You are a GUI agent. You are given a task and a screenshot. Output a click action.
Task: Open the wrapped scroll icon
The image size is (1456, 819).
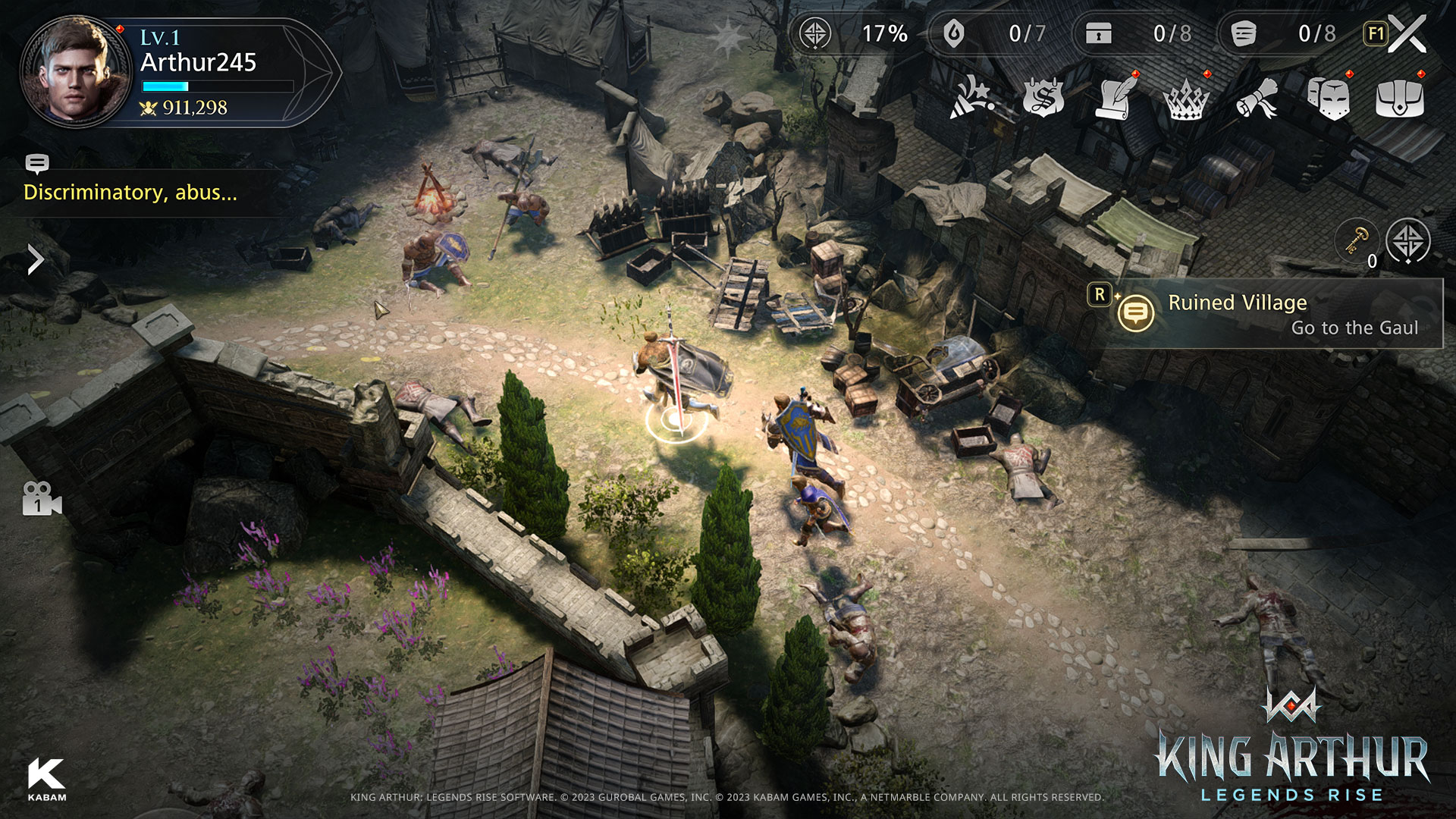click(x=1257, y=99)
